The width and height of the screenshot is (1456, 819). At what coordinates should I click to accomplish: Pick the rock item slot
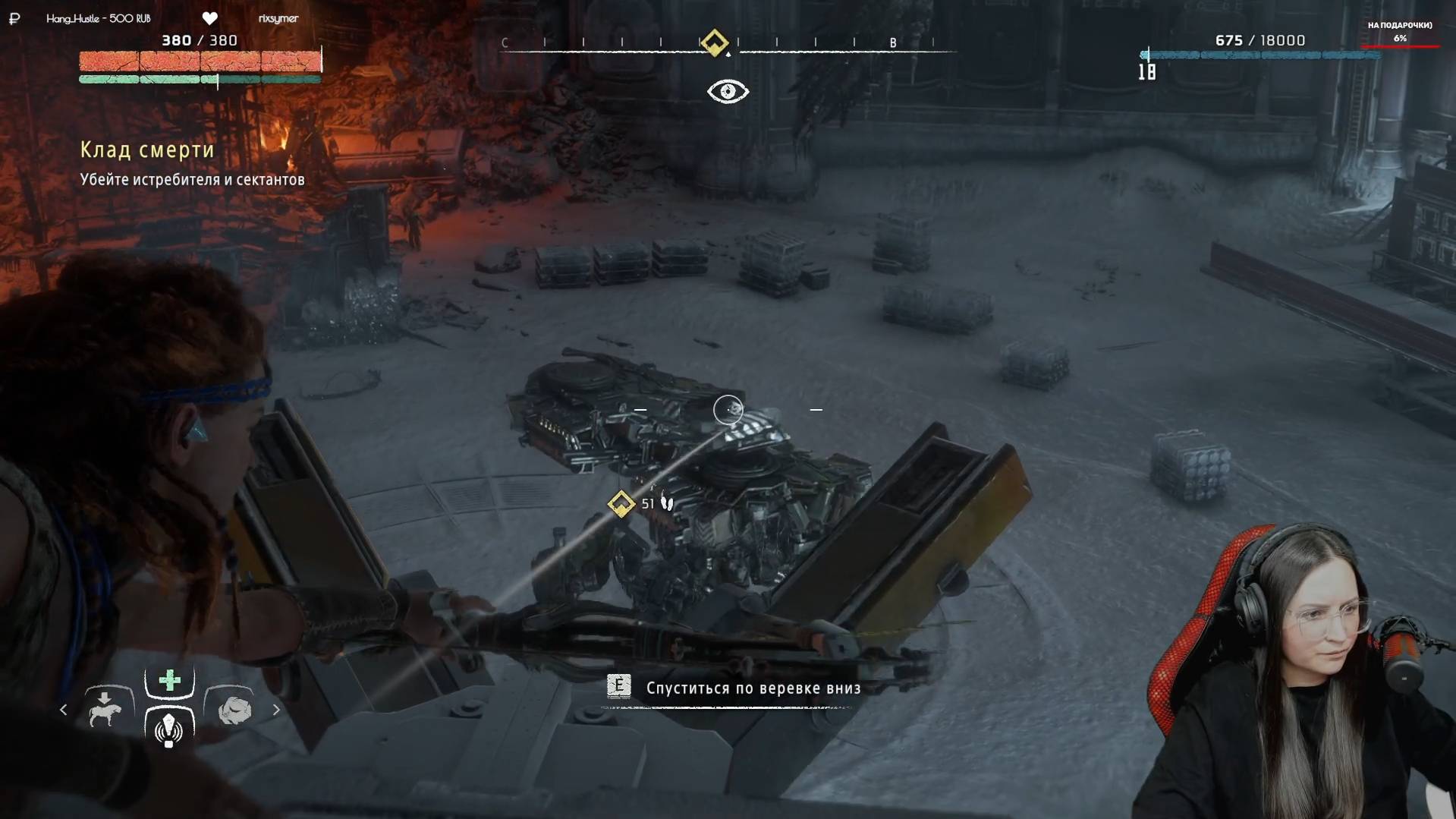click(x=234, y=710)
